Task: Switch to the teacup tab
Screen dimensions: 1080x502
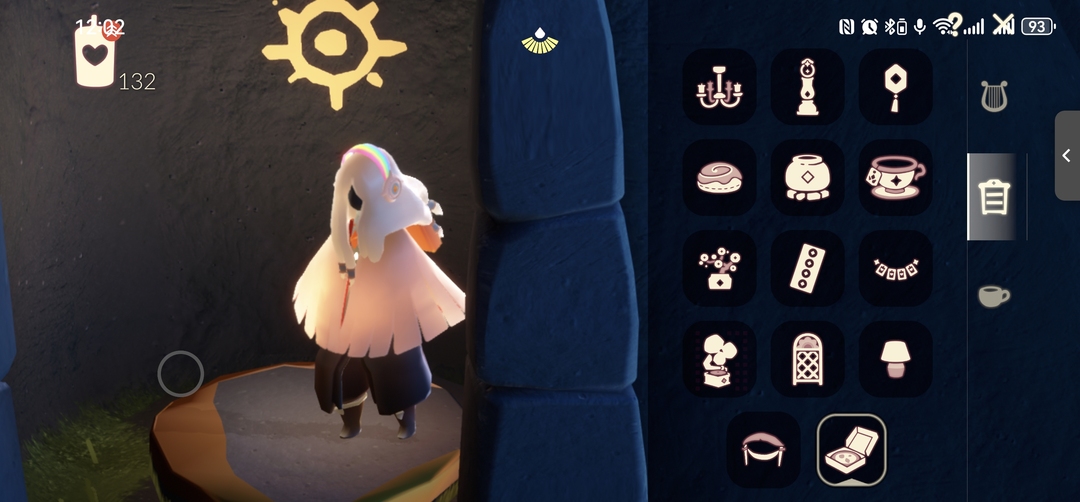Action: point(993,296)
